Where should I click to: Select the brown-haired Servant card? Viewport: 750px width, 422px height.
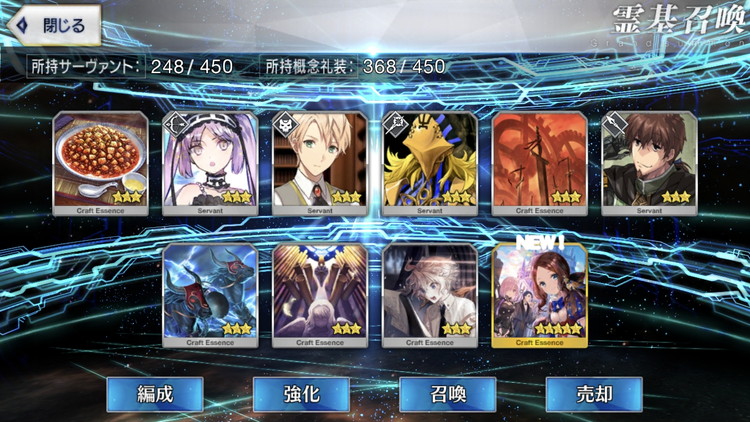649,160
